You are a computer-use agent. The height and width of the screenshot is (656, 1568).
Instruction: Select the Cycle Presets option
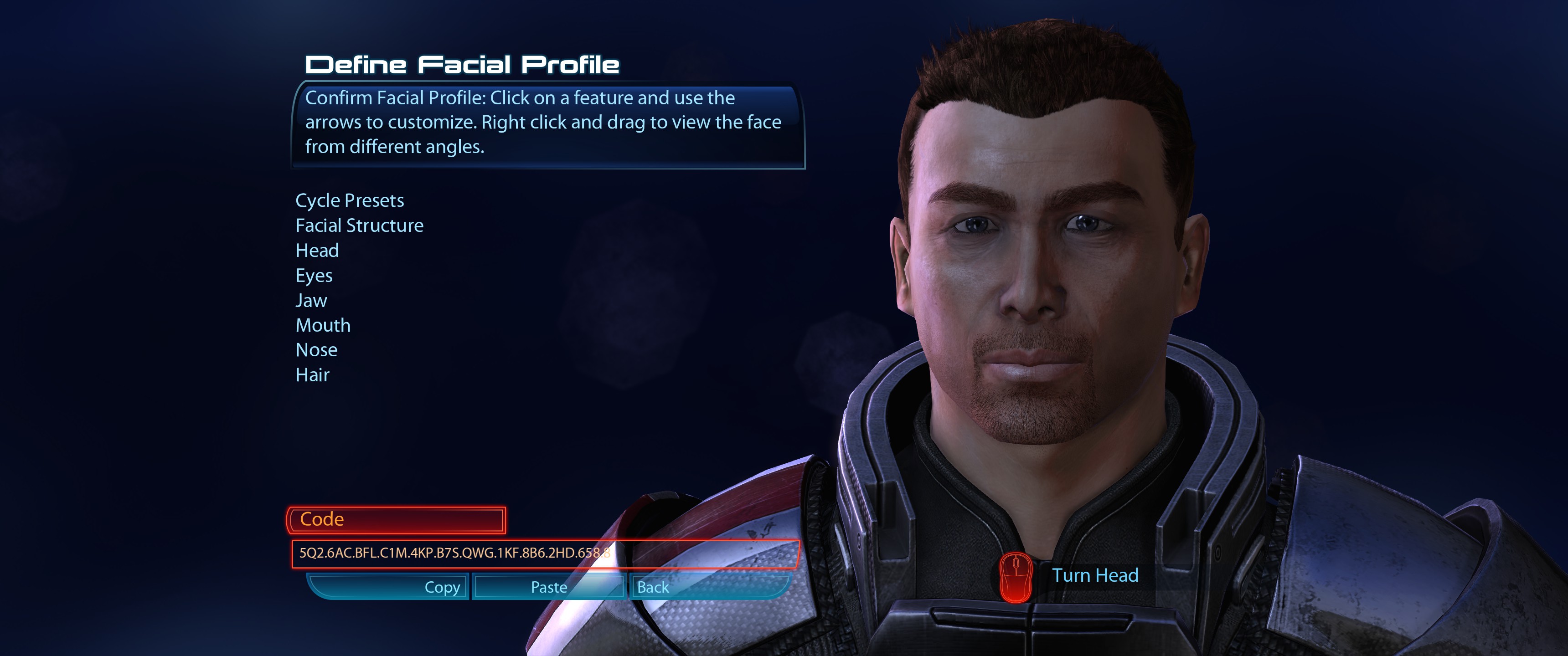[x=351, y=200]
